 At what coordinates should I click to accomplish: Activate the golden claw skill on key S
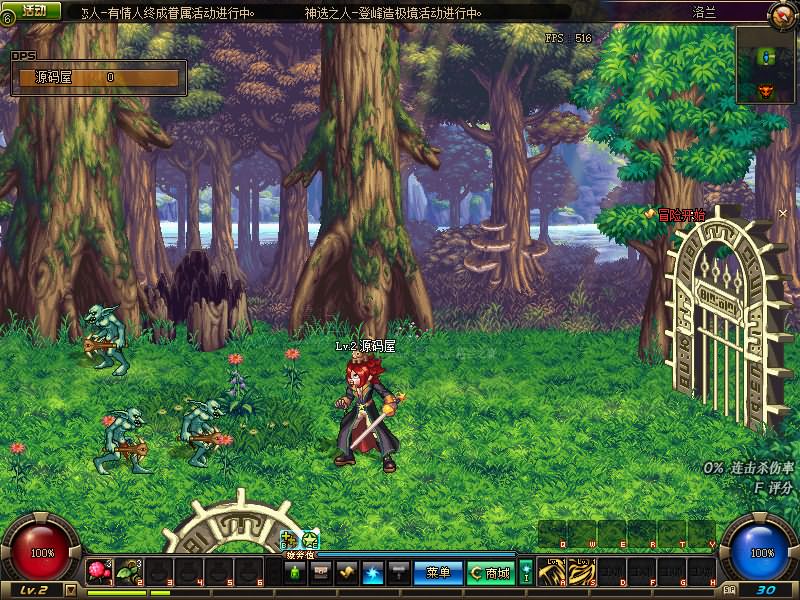[x=582, y=572]
